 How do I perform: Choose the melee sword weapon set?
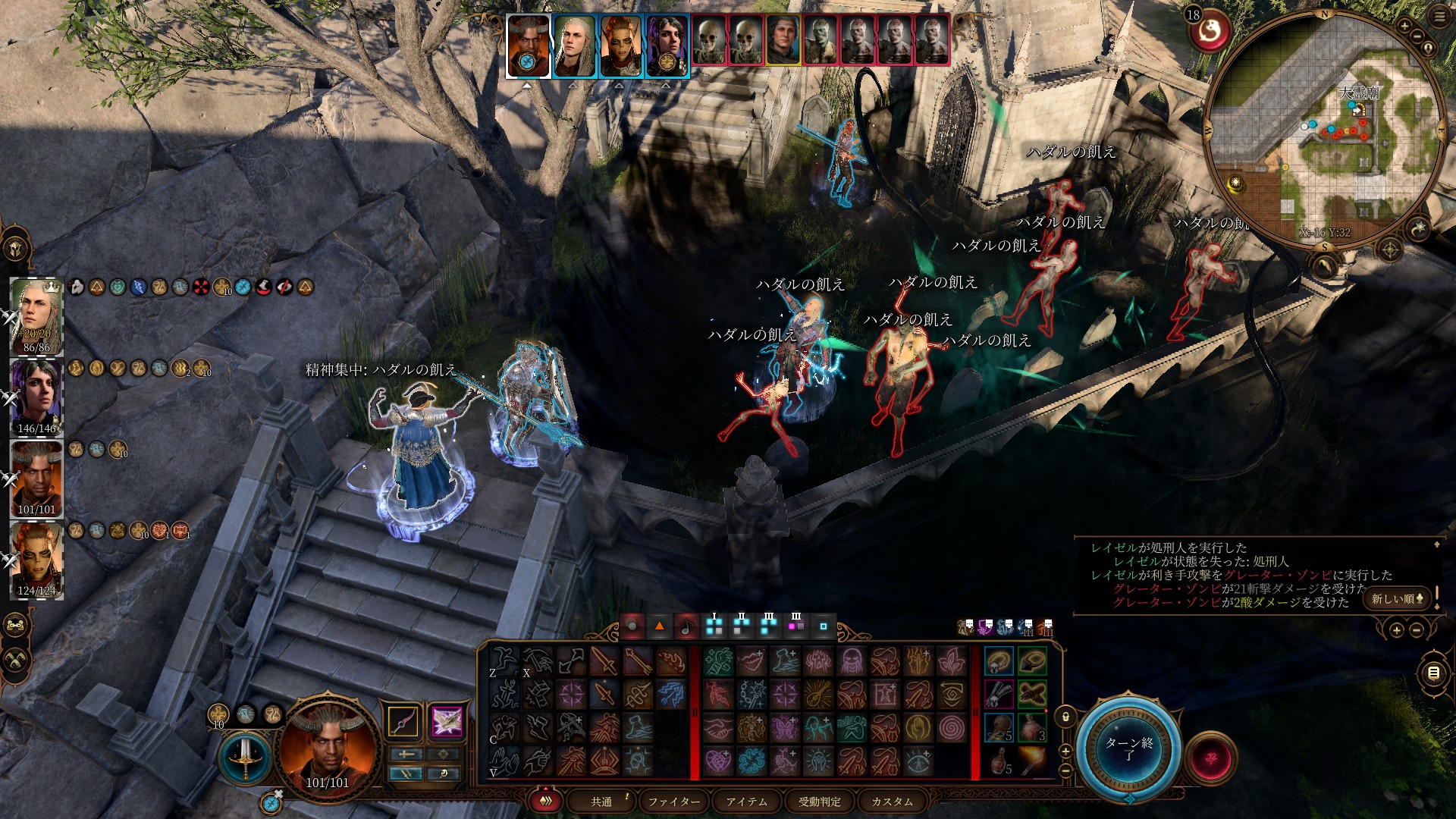pyautogui.click(x=244, y=758)
